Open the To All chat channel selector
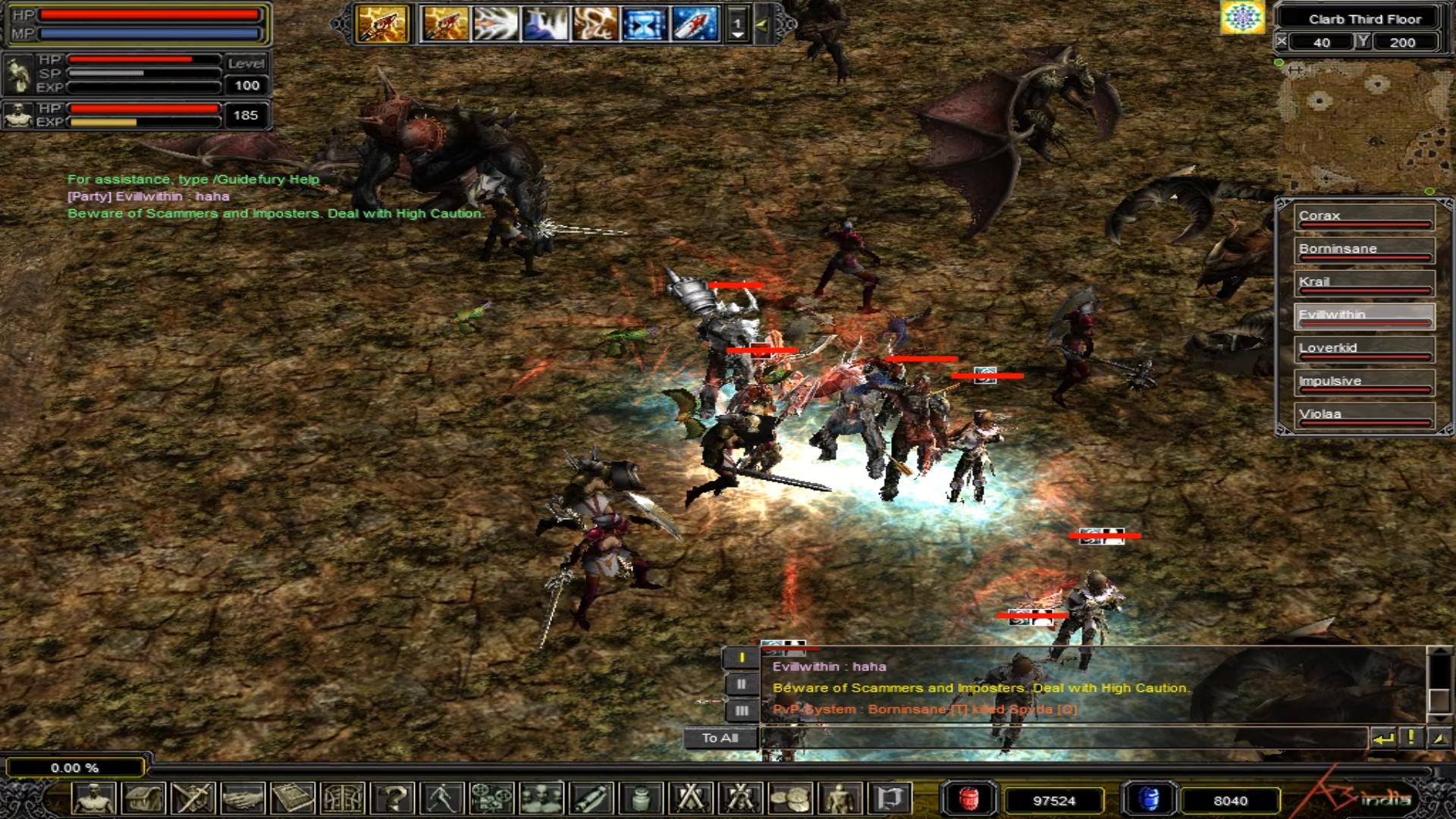Viewport: 1456px width, 819px height. 720,738
